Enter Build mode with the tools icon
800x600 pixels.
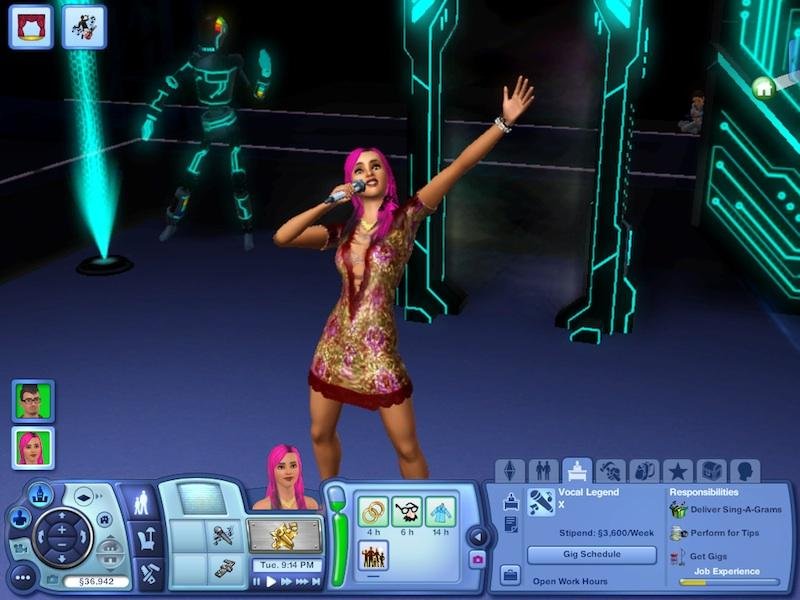148,574
